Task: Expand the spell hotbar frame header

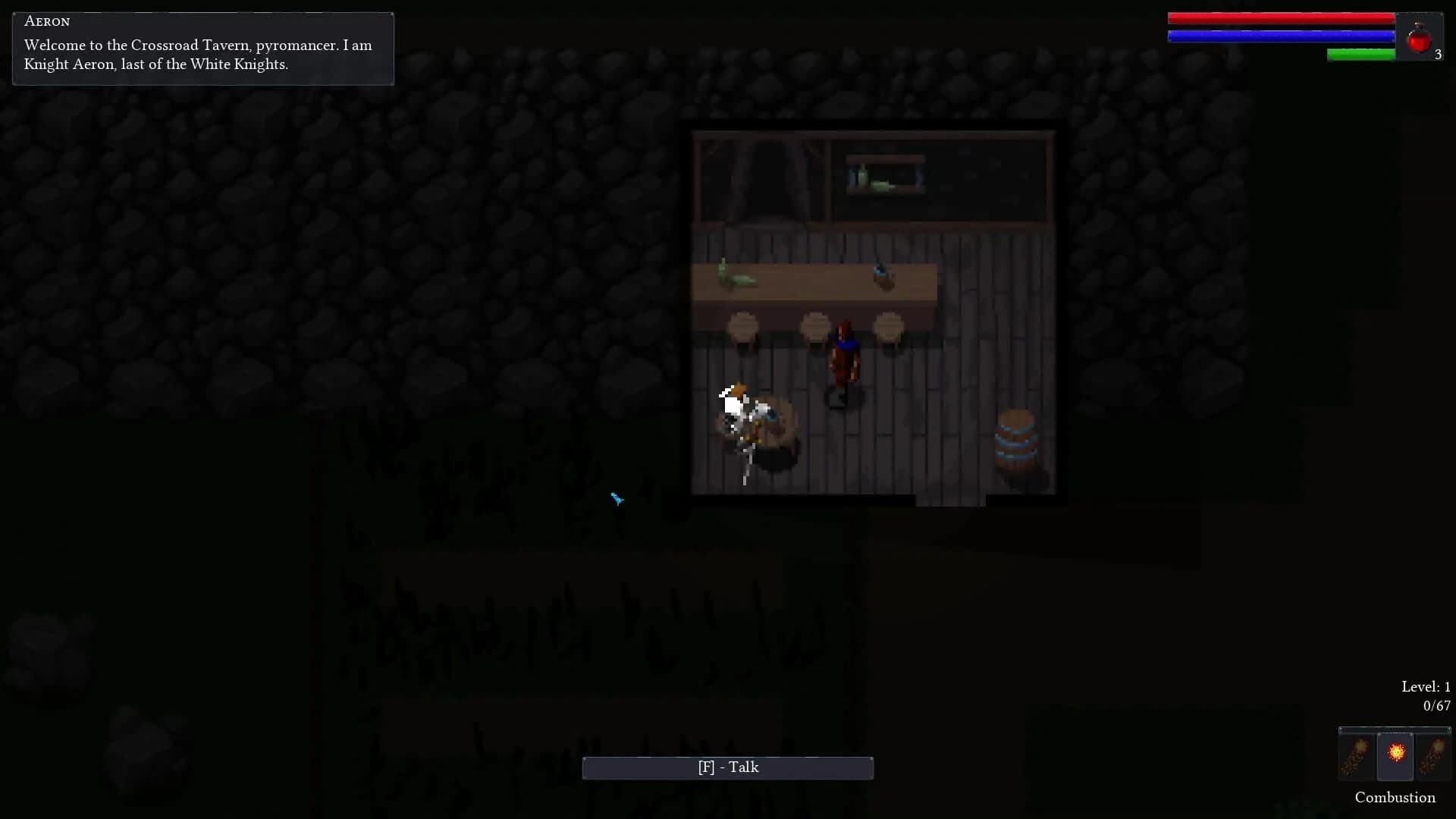Action: (1395, 730)
